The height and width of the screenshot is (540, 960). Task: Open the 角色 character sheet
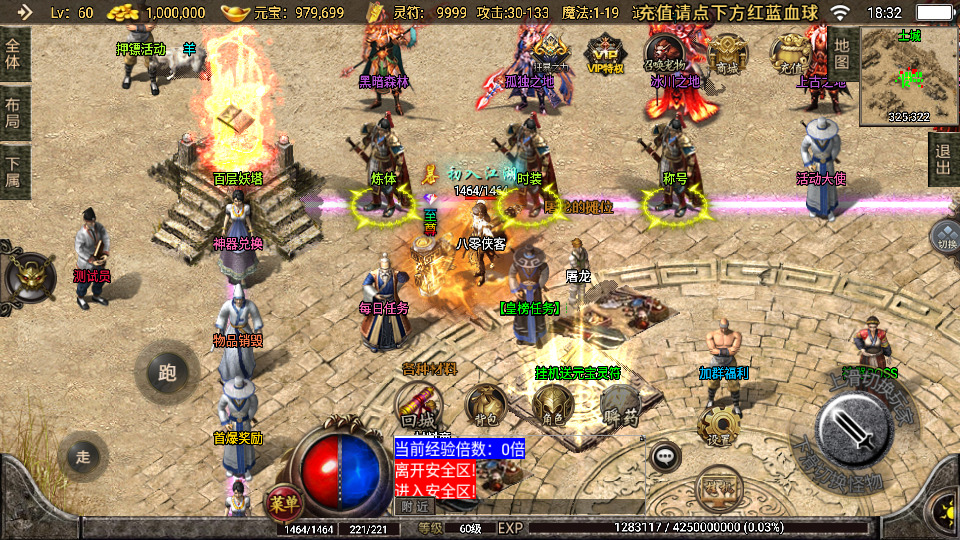pos(551,406)
